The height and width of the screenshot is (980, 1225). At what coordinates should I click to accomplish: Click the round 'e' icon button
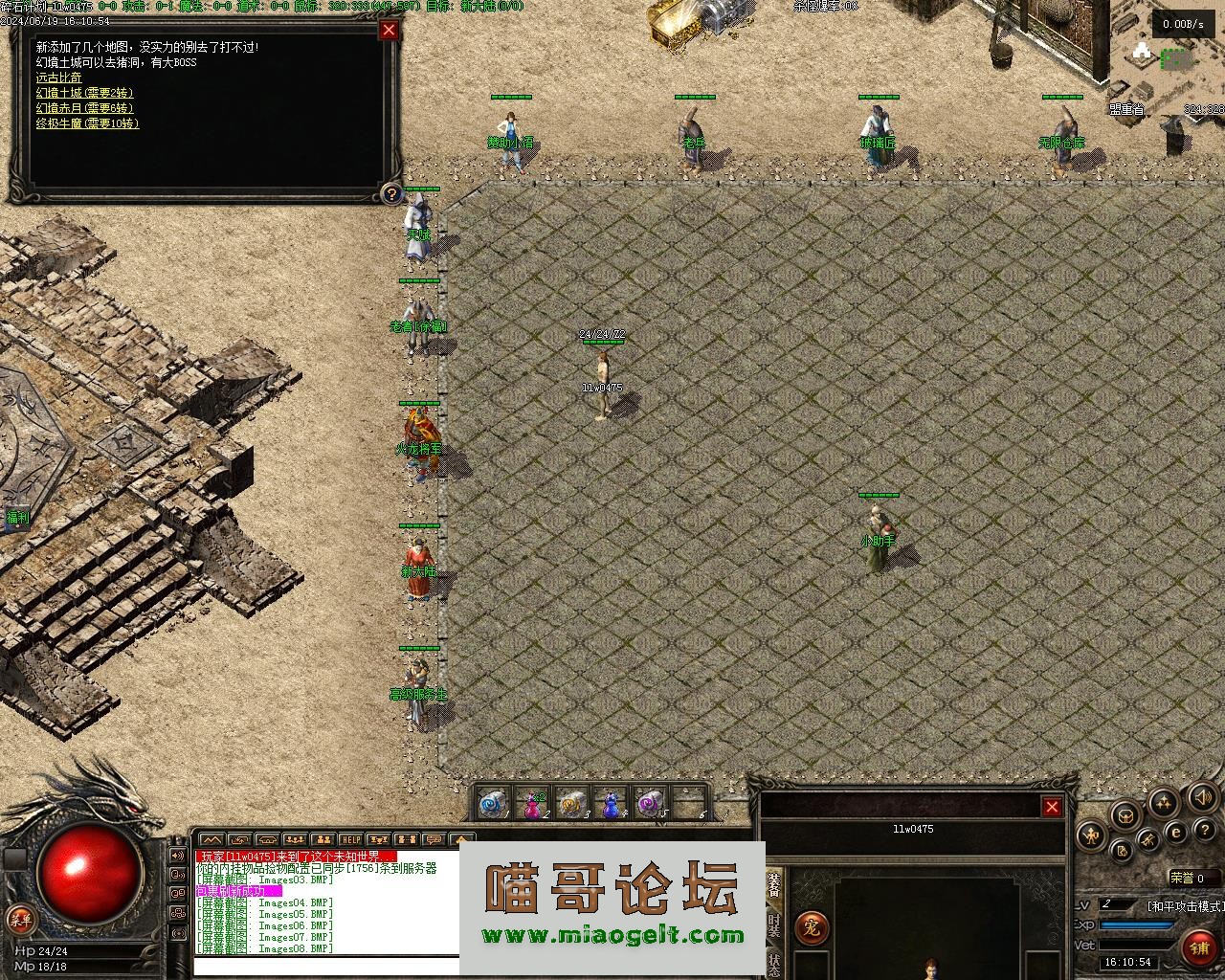1176,834
